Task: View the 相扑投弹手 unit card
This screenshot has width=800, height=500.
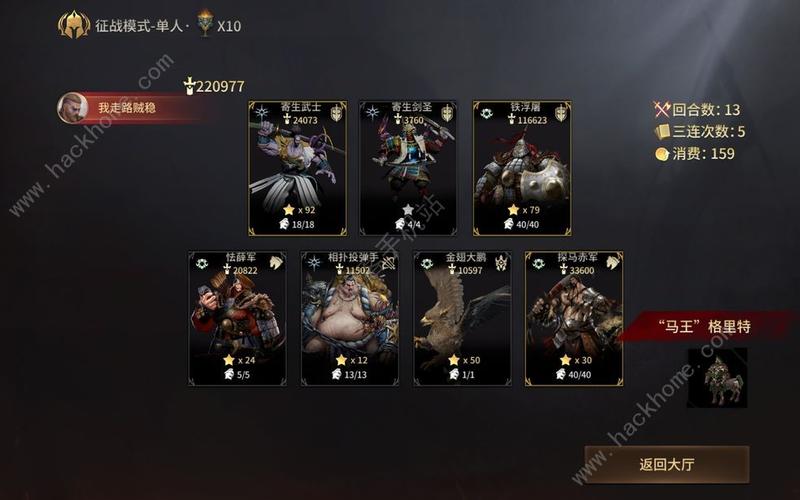Action: click(x=350, y=318)
